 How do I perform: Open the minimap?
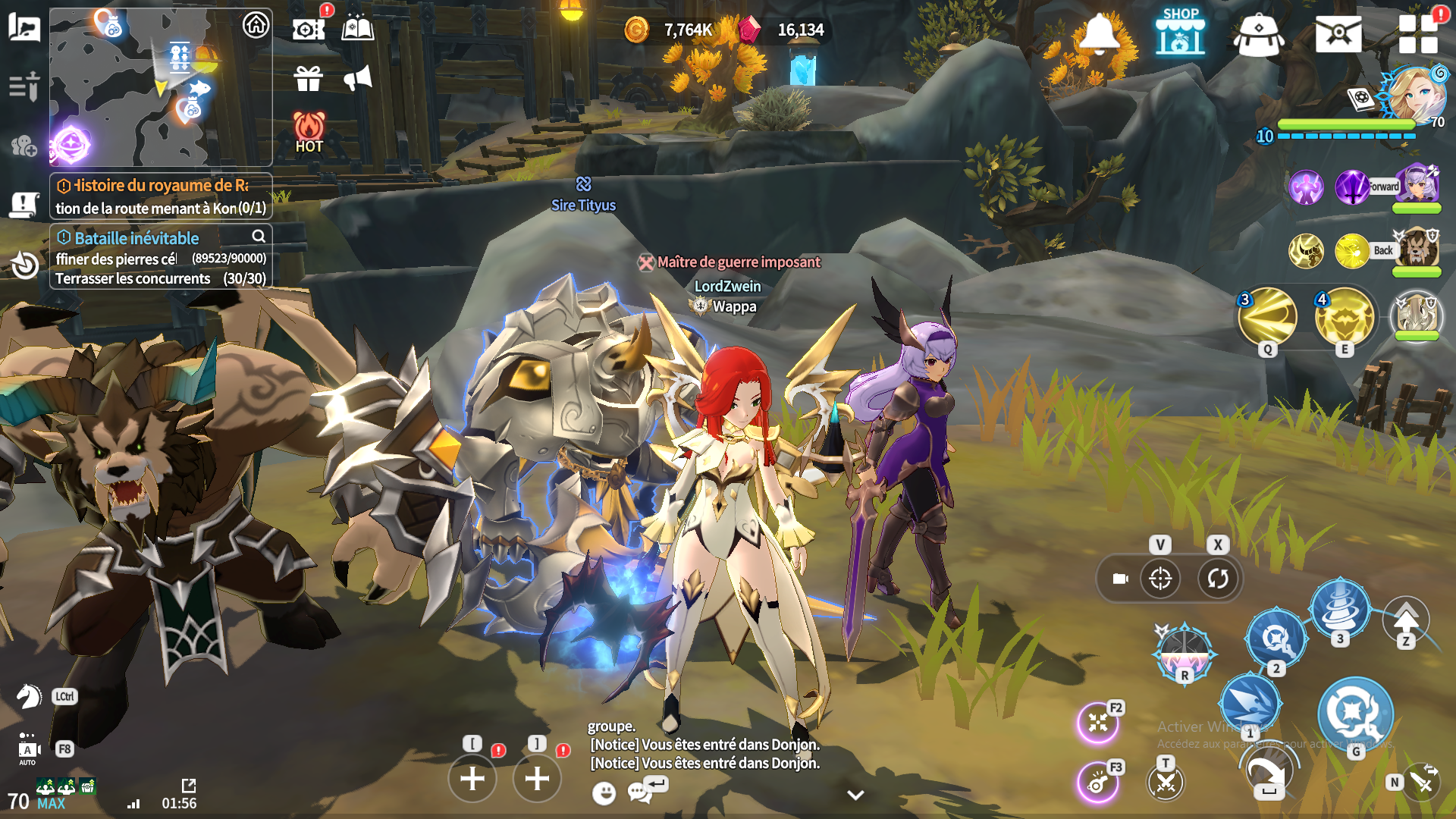tap(144, 87)
